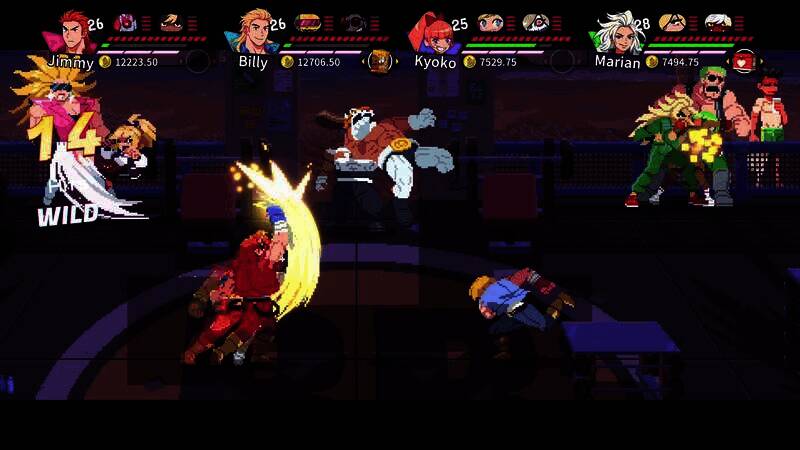
Task: Select Marian's first recruit face icon
Action: (672, 22)
